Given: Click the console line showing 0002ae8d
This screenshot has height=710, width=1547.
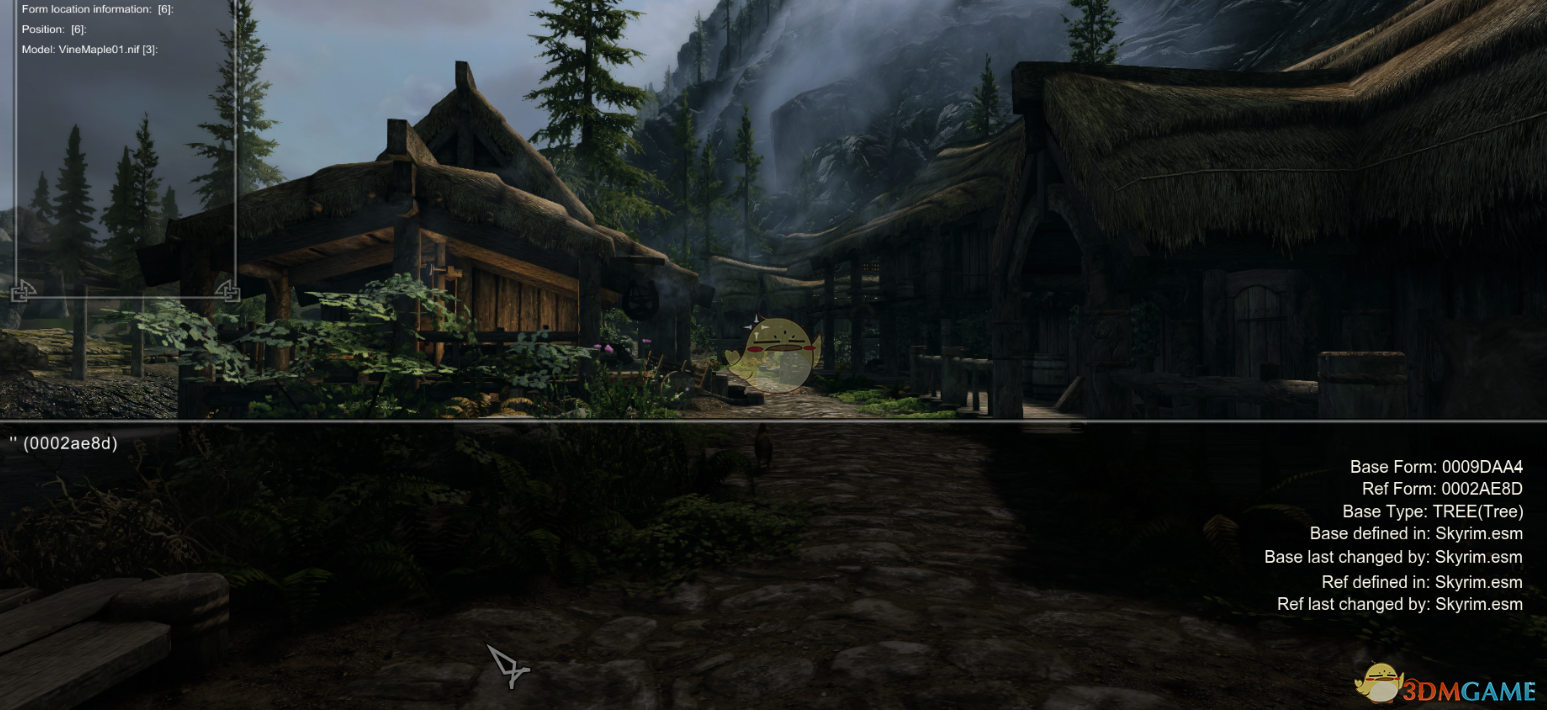Looking at the screenshot, I should click(65, 443).
